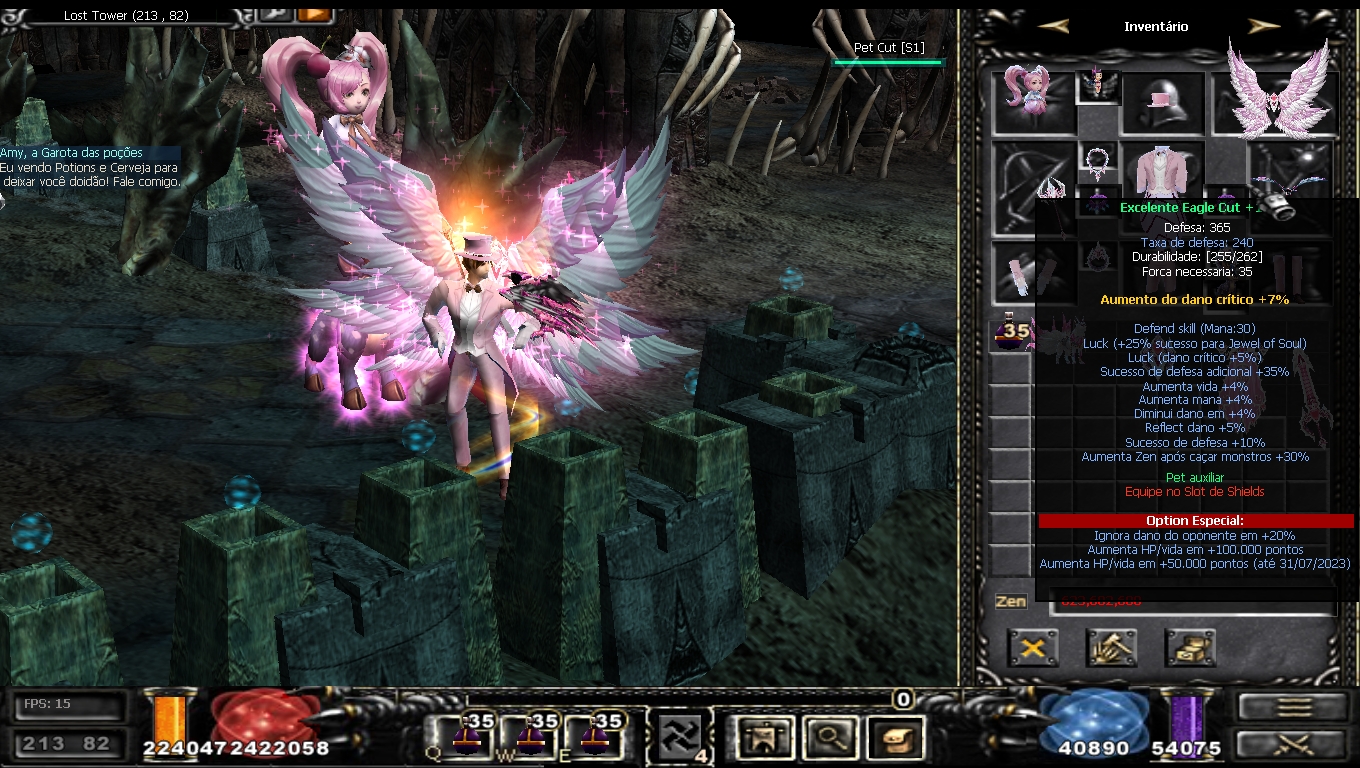Screen dimensions: 1360x768
Task: Click the crossed swords button
Action: pos(1294,745)
